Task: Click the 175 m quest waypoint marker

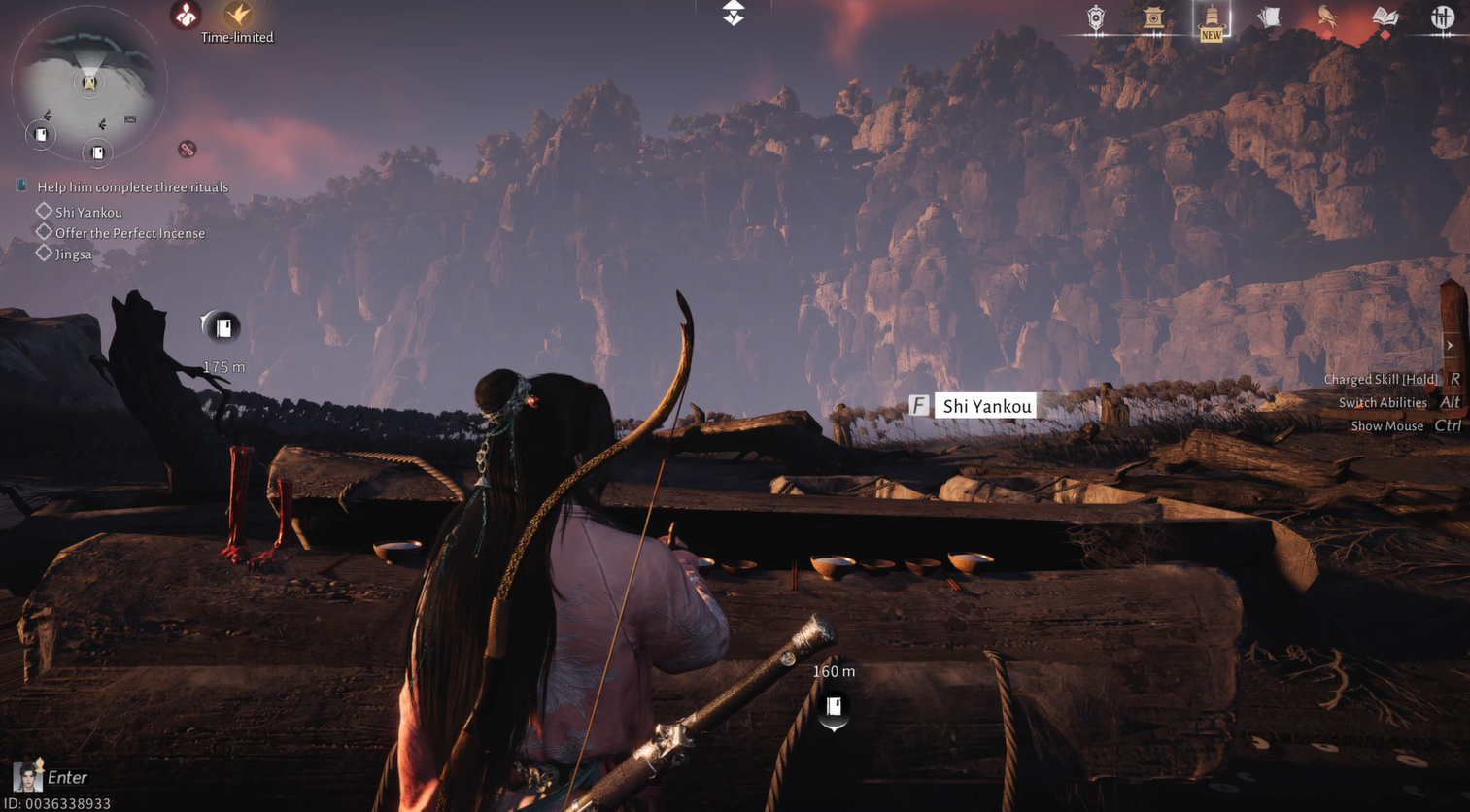Action: [x=222, y=327]
